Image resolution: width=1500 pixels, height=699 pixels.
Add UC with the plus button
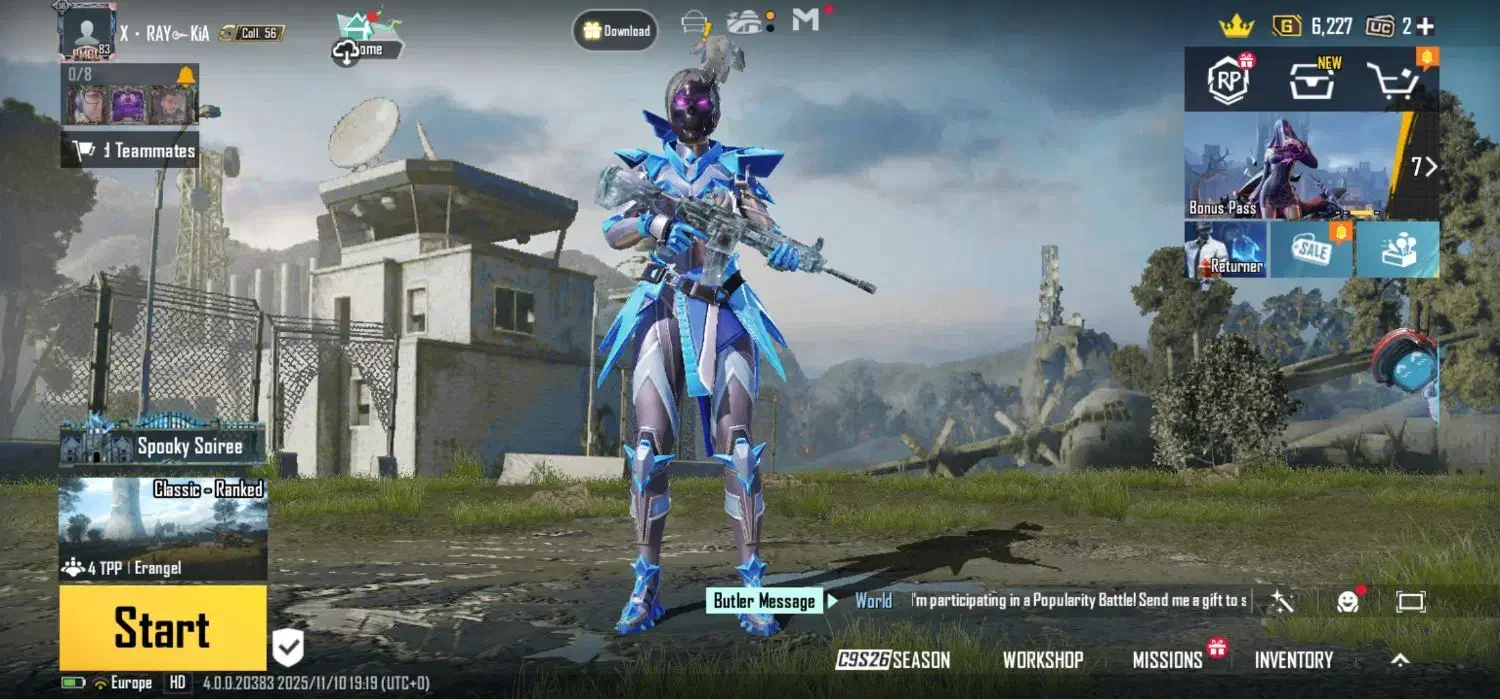(1425, 27)
